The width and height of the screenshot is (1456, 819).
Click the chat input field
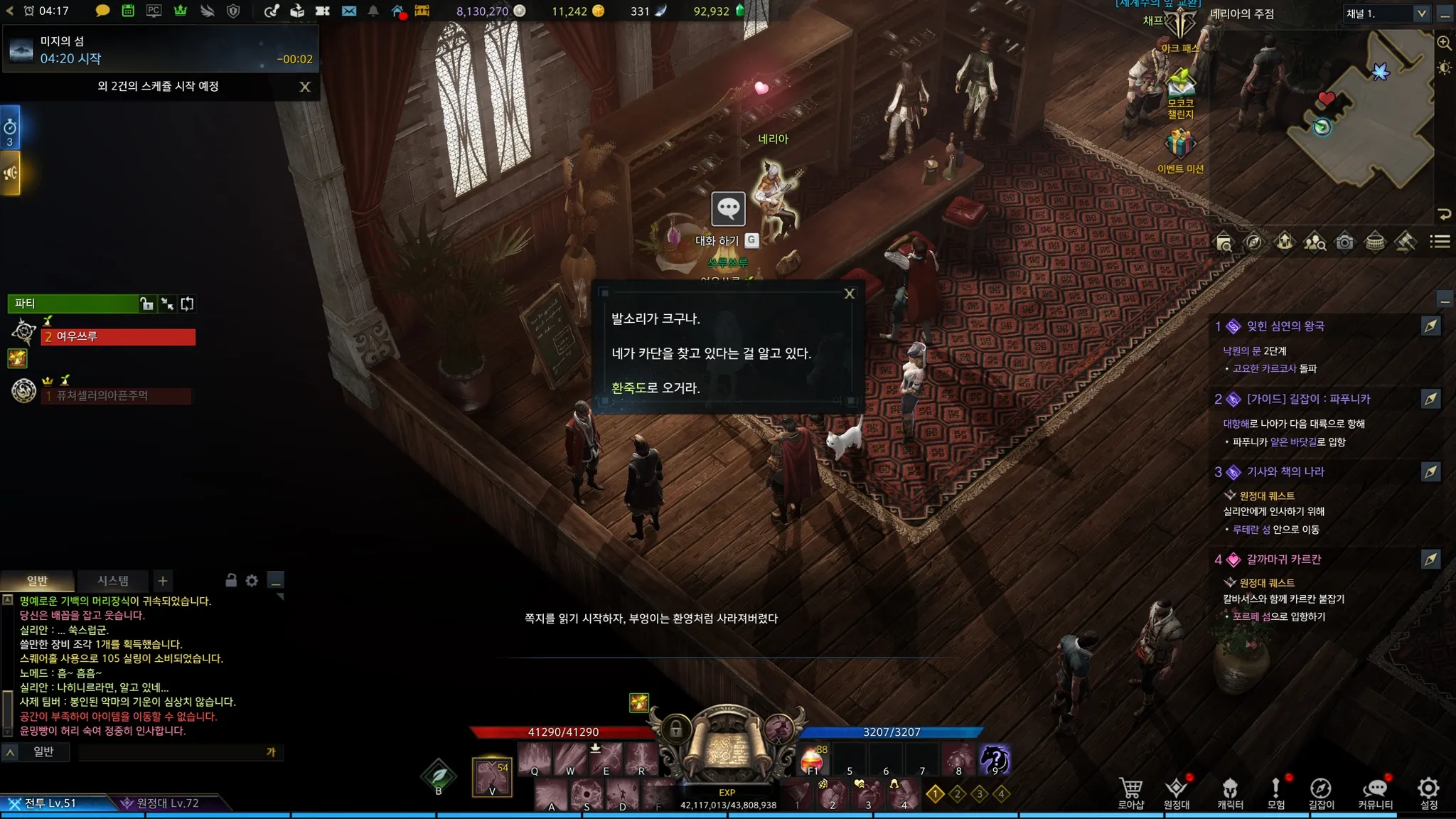pyautogui.click(x=171, y=752)
